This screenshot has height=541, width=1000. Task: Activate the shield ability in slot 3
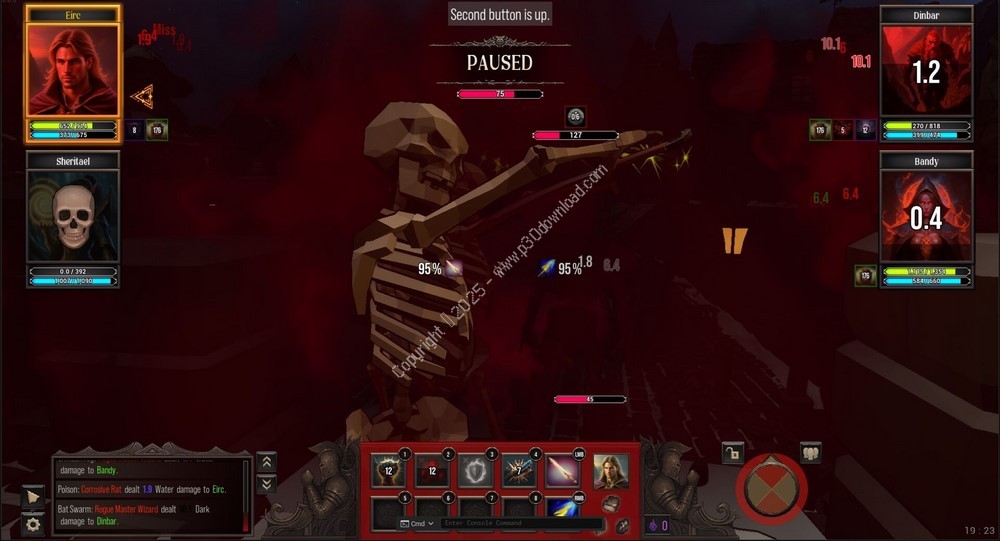474,471
